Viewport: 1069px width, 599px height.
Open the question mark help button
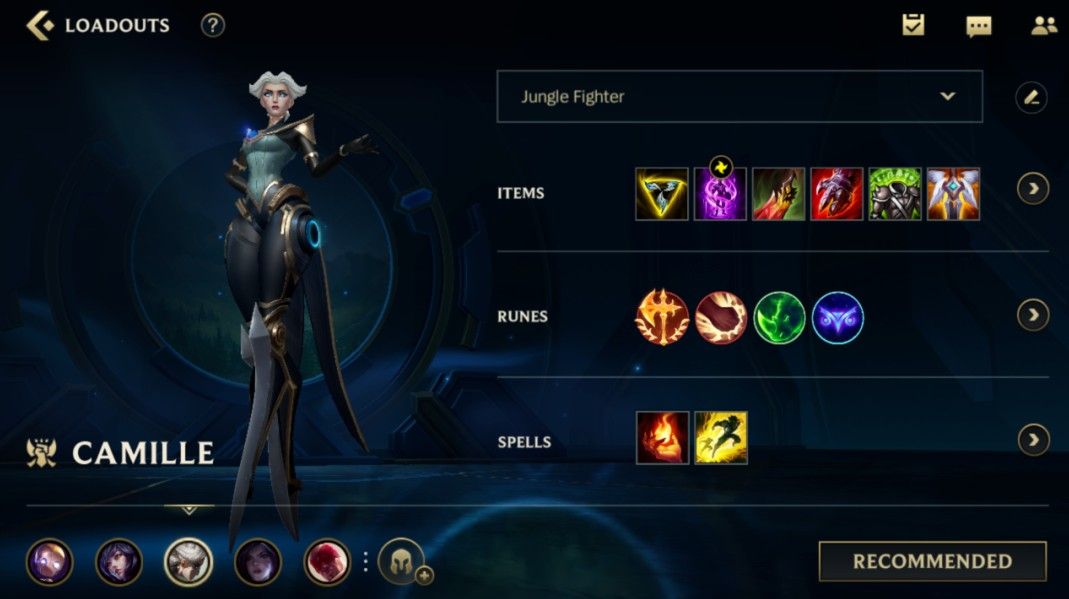[x=212, y=26]
